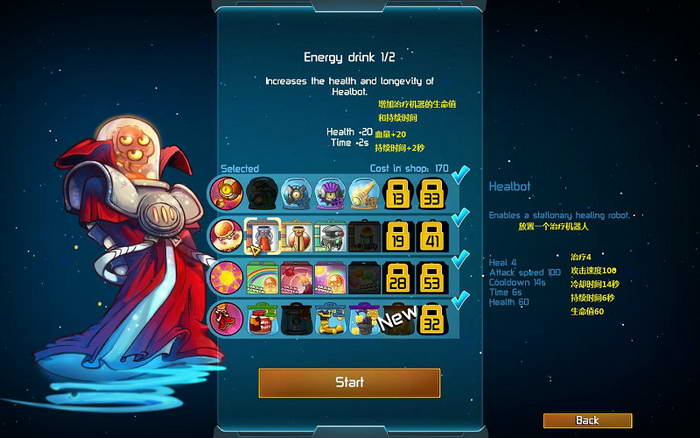This screenshot has width=700, height=438.
Task: Select the Healbot skill row icon
Action: tap(227, 234)
